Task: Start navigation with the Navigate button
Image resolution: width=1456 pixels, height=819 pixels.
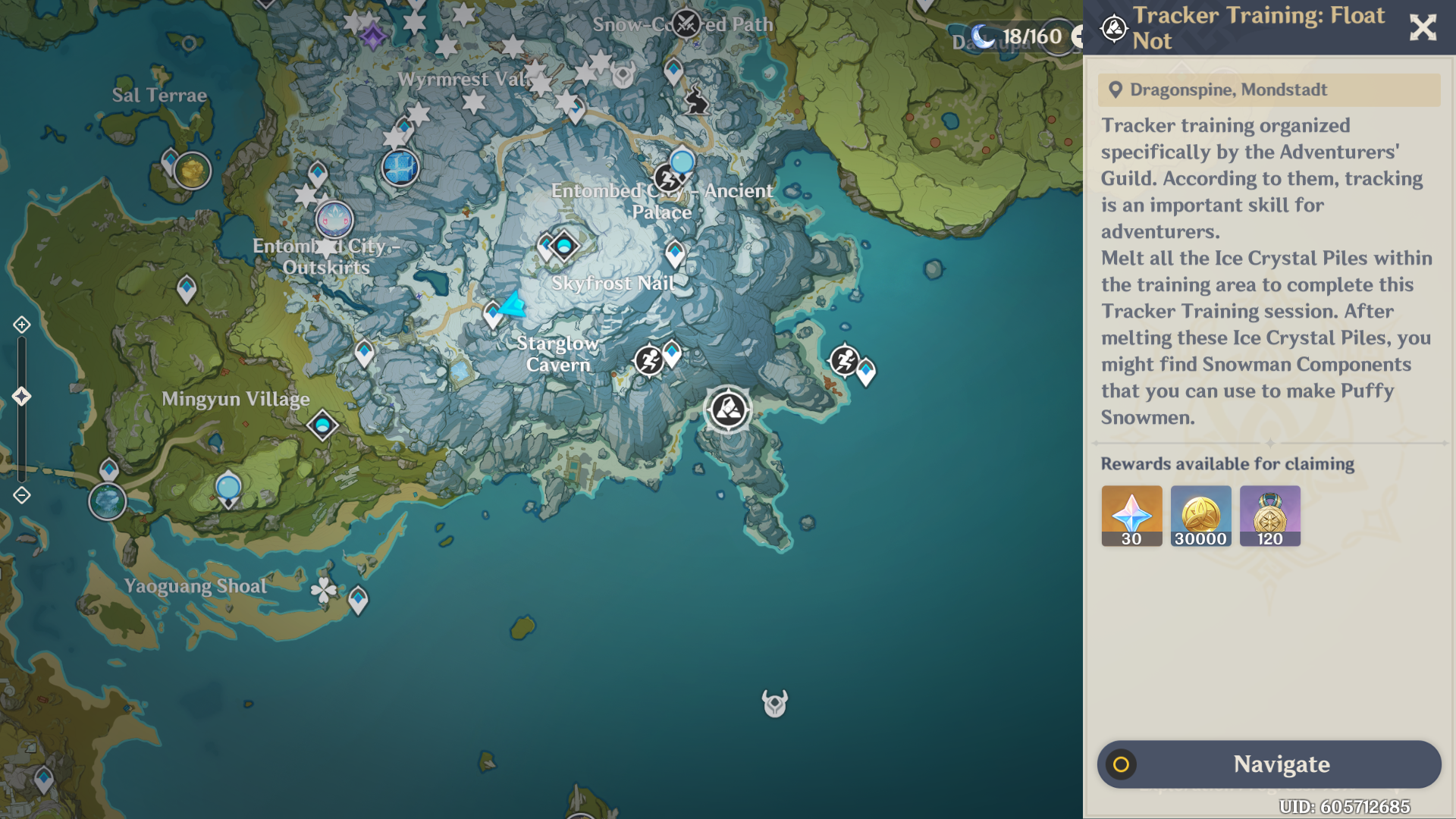Action: pos(1269,764)
